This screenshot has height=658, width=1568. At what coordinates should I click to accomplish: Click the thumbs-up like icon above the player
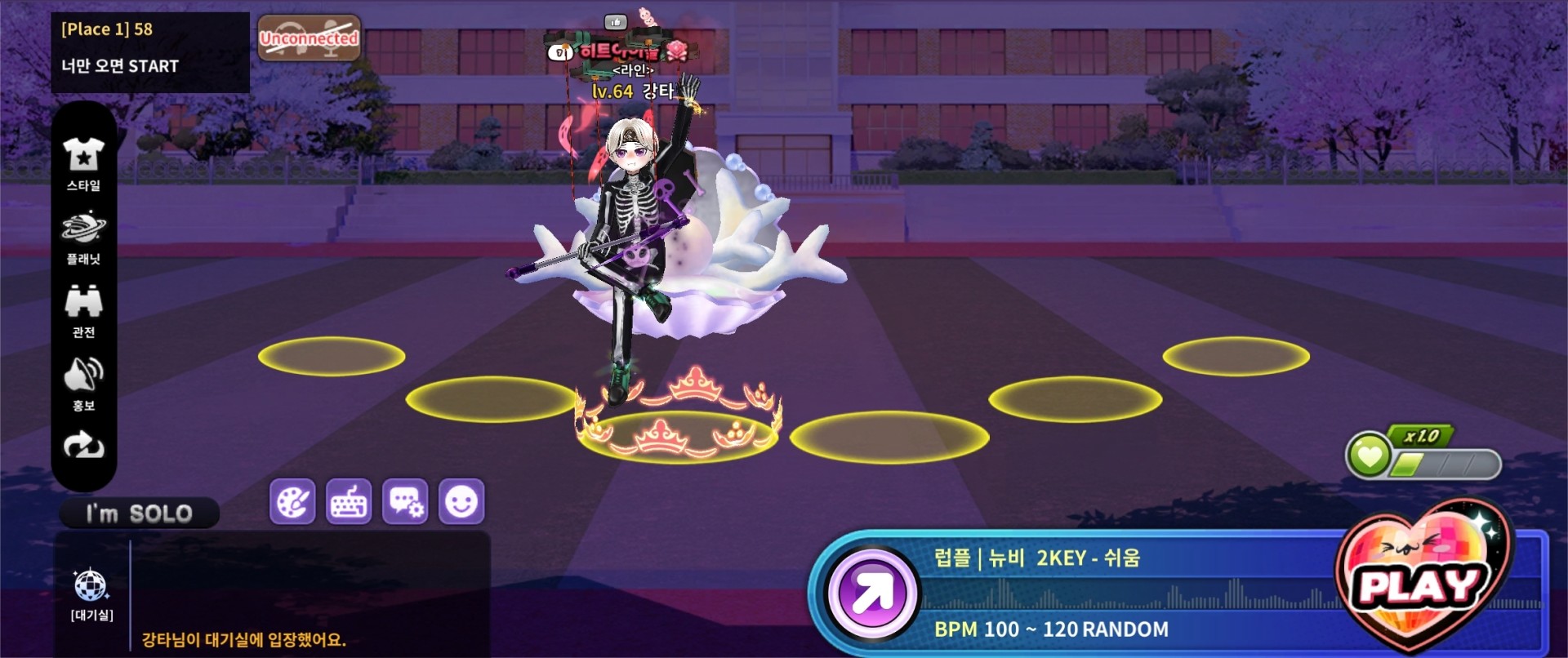(615, 22)
